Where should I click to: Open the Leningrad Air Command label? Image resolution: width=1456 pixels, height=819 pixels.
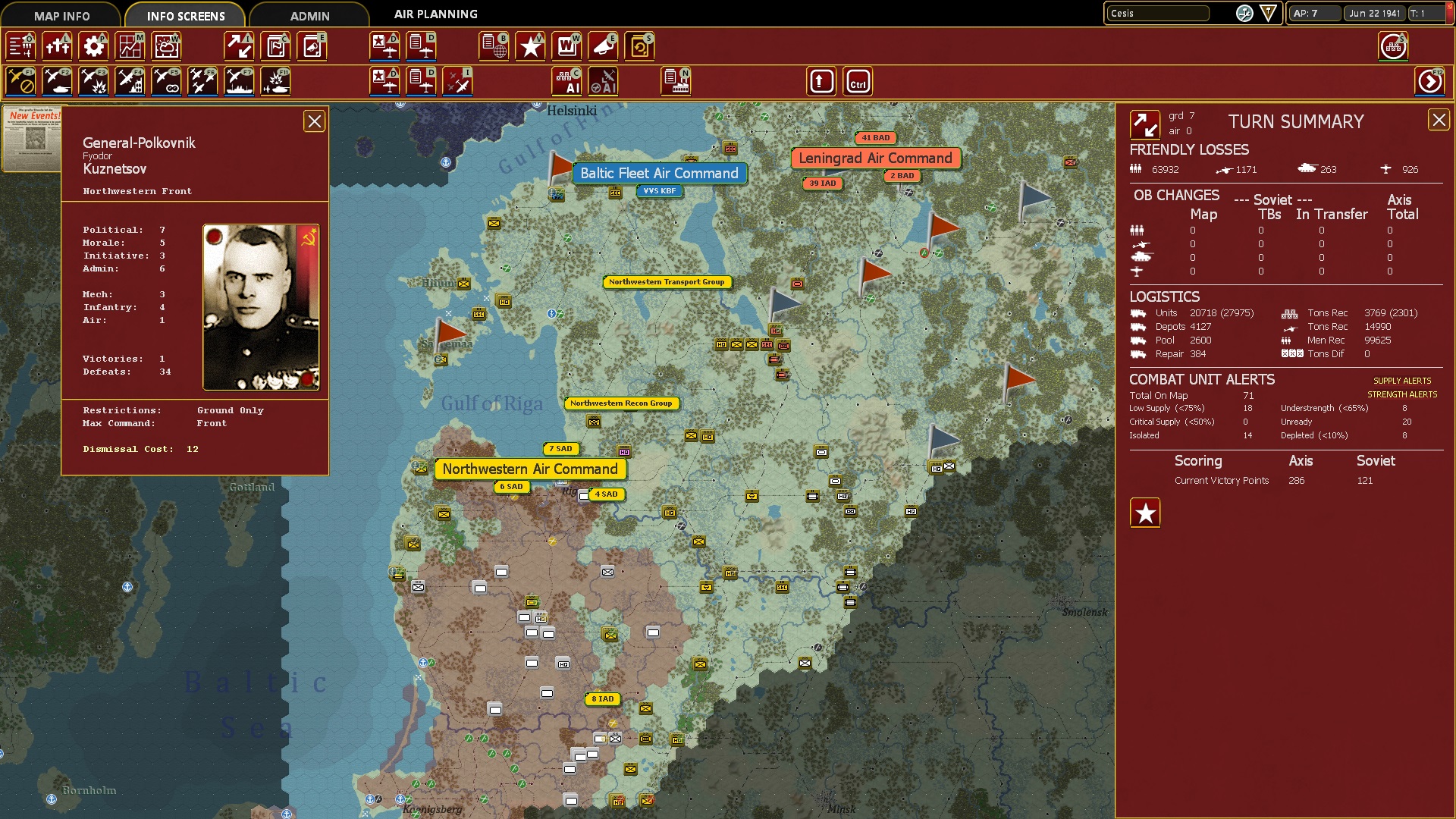(875, 158)
